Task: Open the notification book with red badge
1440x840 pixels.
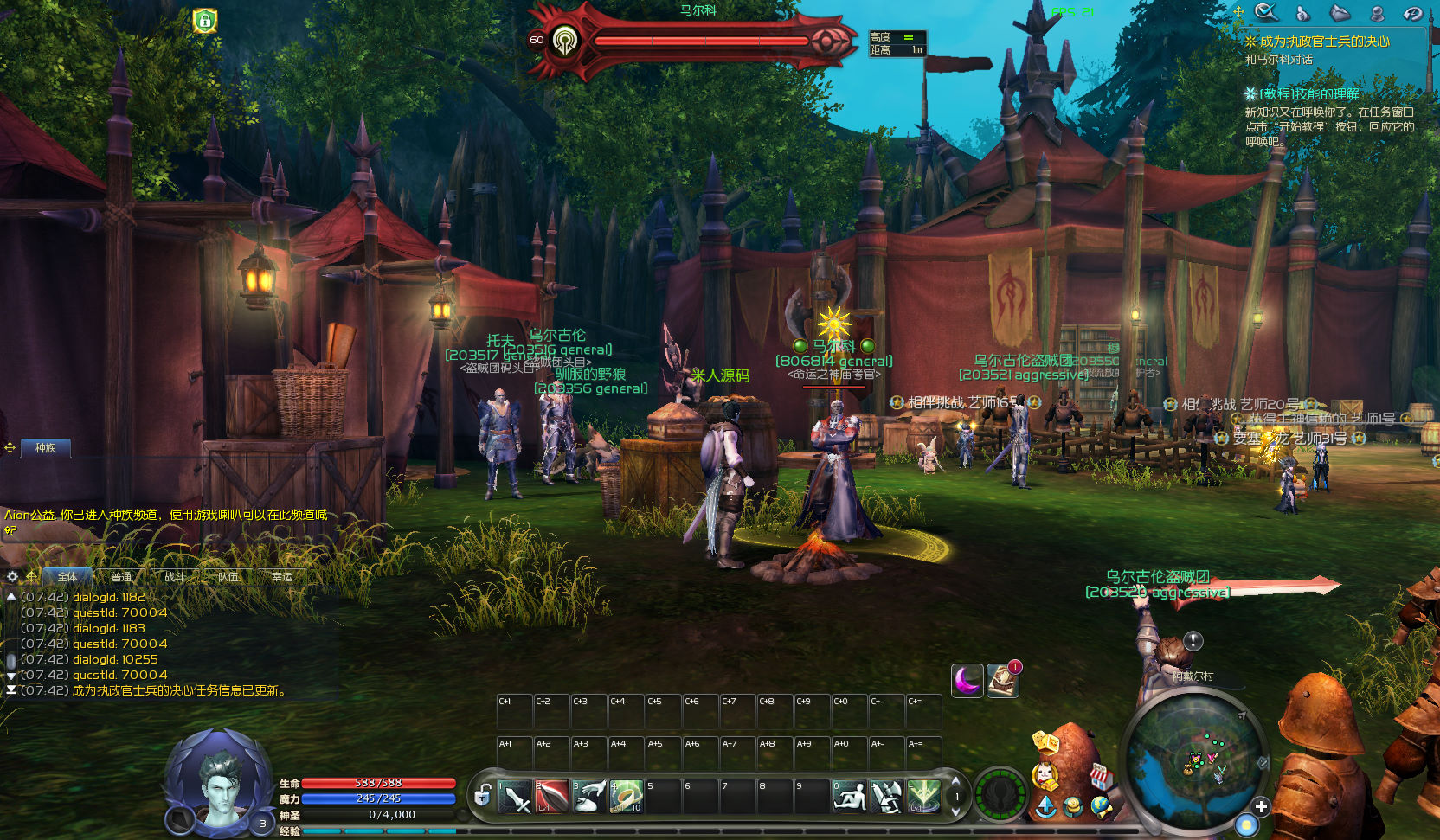Action: pyautogui.click(x=1003, y=680)
